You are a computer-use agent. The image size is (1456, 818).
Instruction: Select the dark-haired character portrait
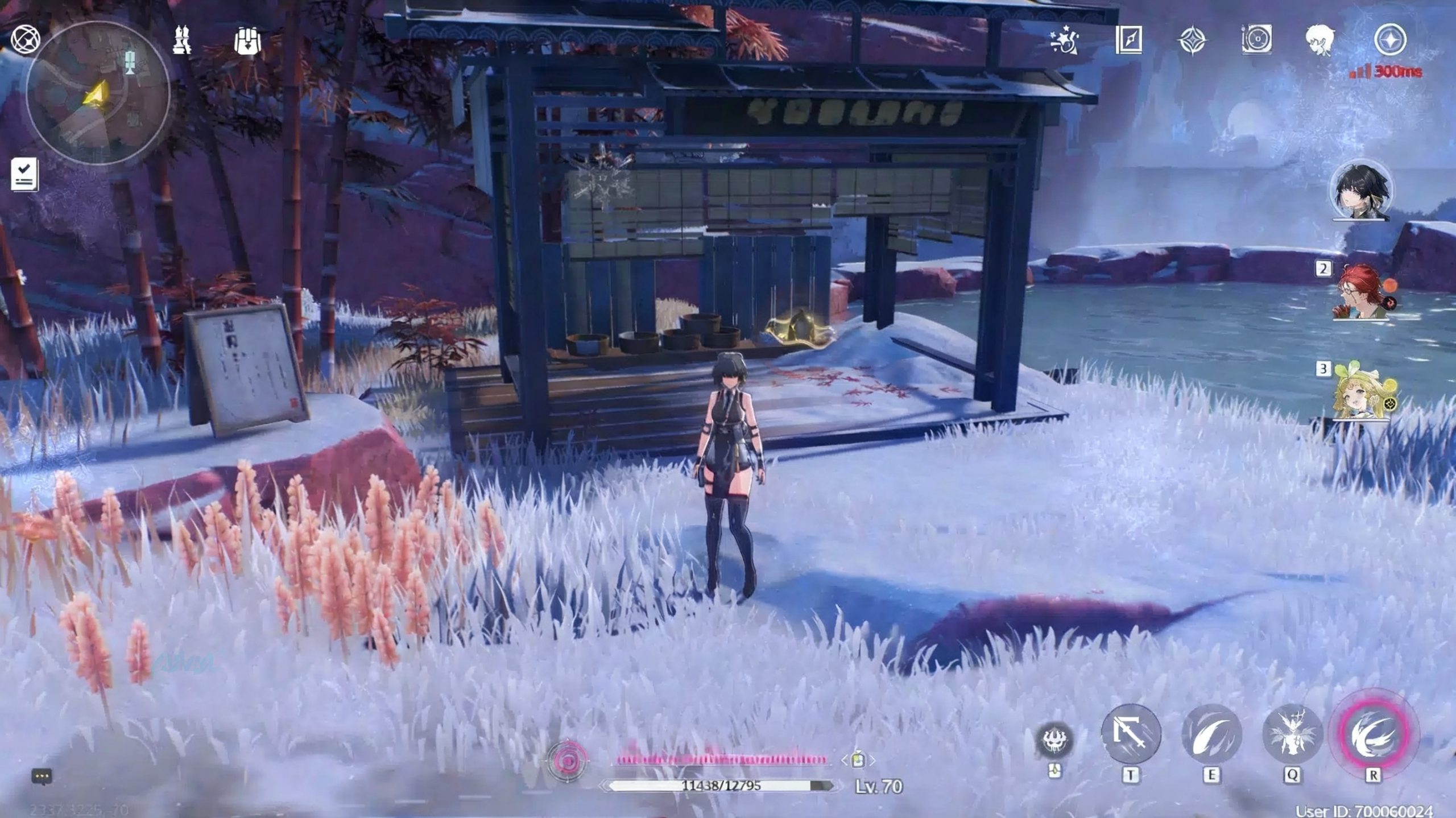pos(1361,191)
